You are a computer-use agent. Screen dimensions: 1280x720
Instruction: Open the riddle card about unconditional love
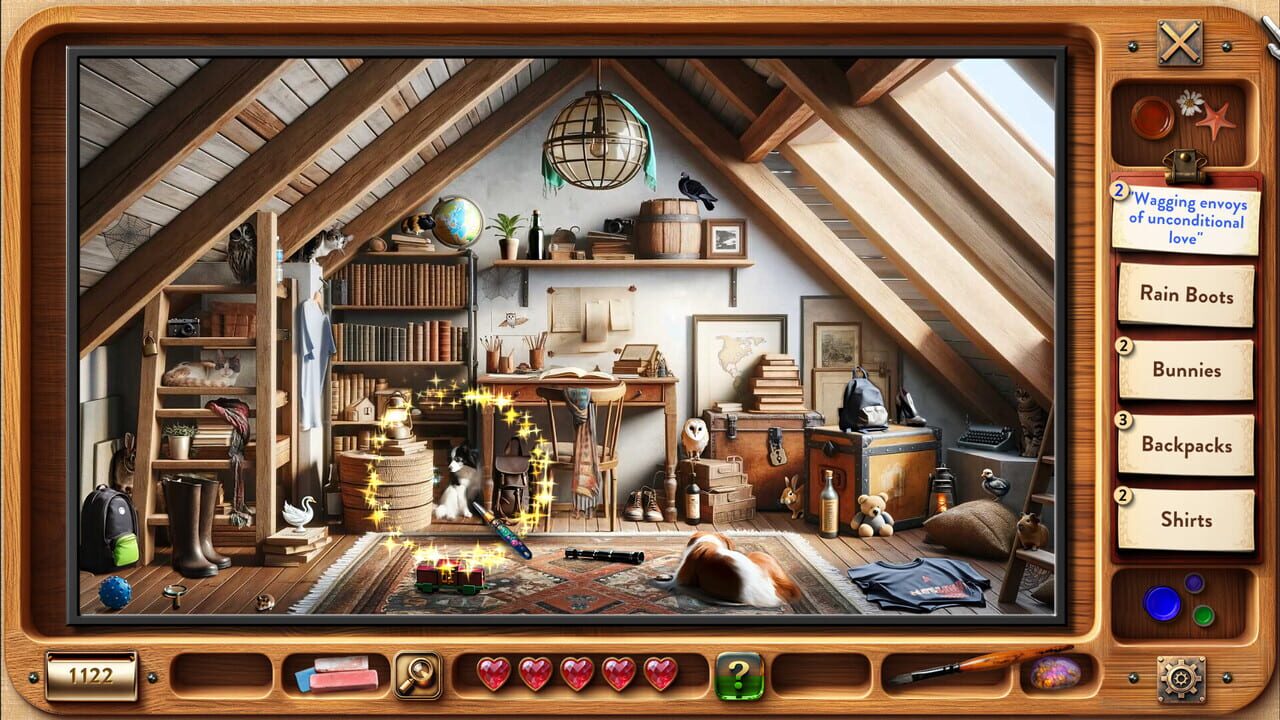click(1186, 218)
